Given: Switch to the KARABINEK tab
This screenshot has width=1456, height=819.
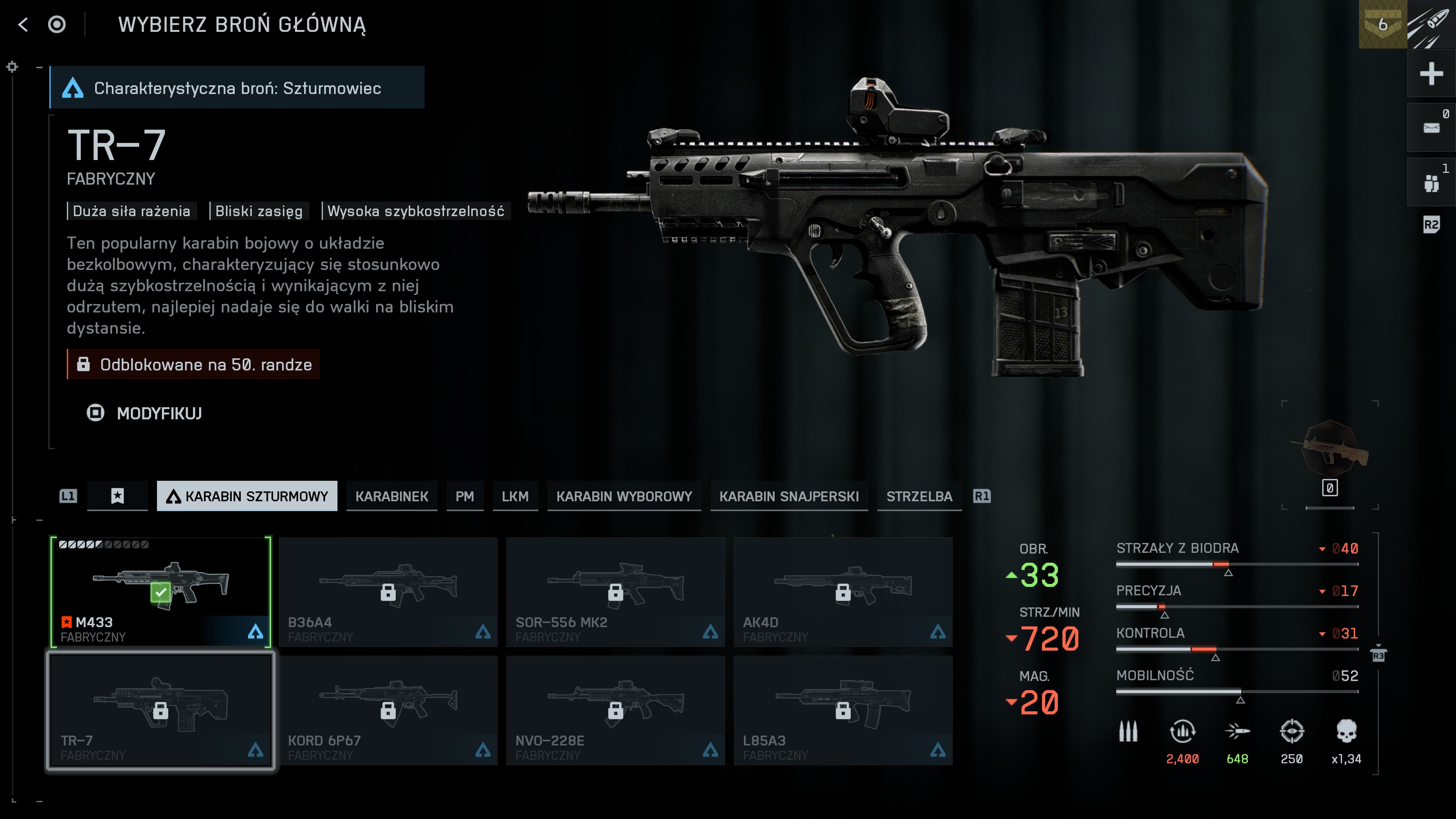Looking at the screenshot, I should point(391,496).
